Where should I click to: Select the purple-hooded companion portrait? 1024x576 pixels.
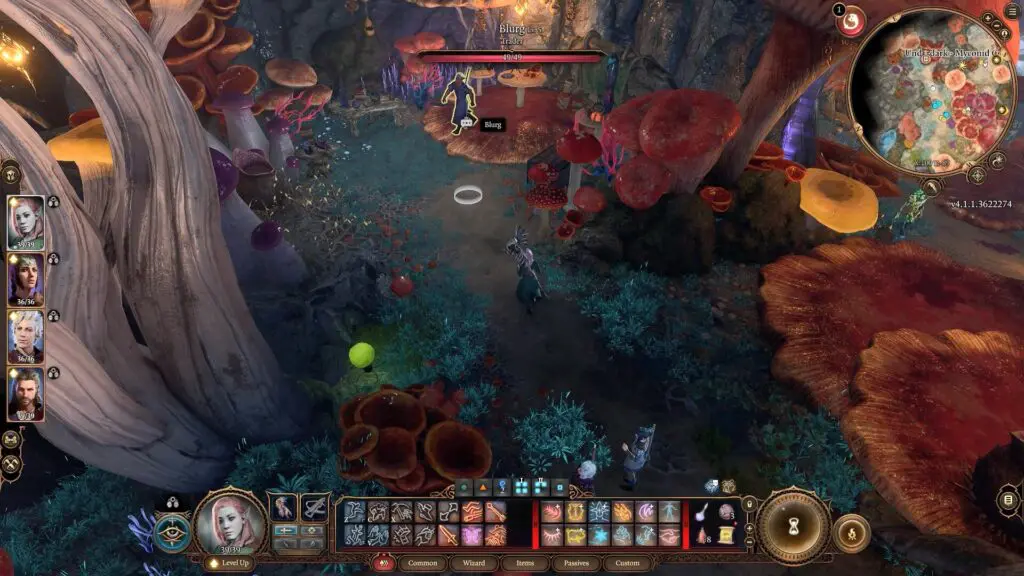point(26,279)
